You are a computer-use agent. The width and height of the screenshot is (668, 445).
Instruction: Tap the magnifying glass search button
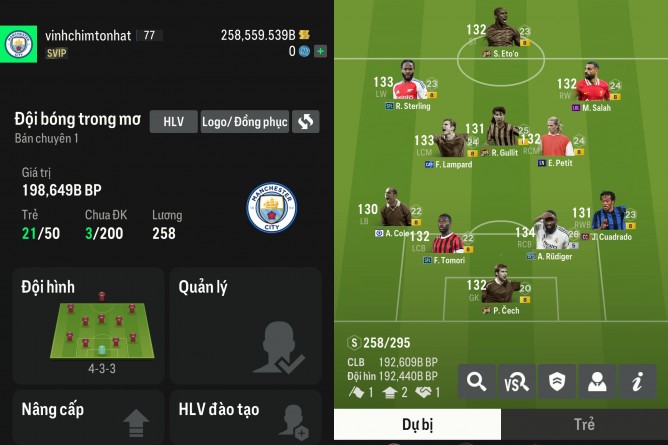click(477, 381)
